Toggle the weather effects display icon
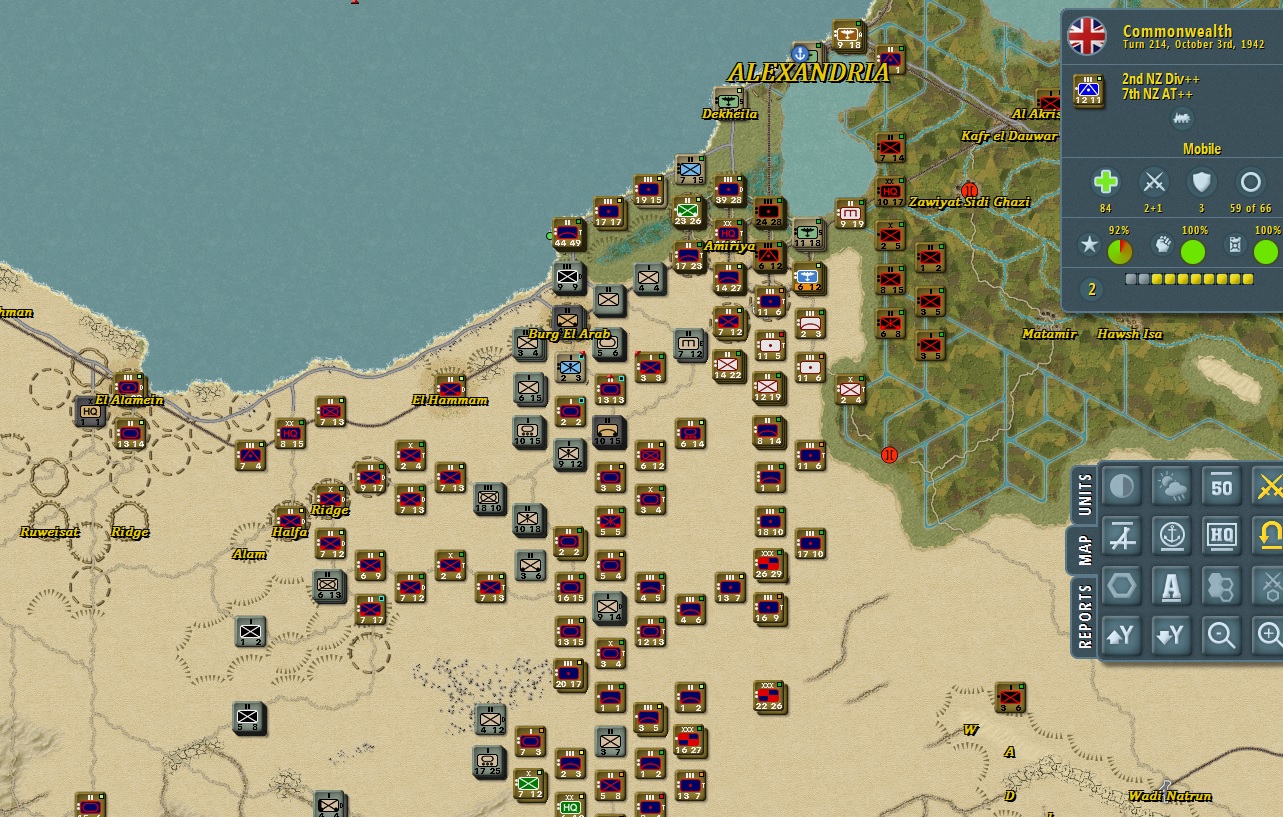This screenshot has width=1283, height=817. click(1171, 486)
